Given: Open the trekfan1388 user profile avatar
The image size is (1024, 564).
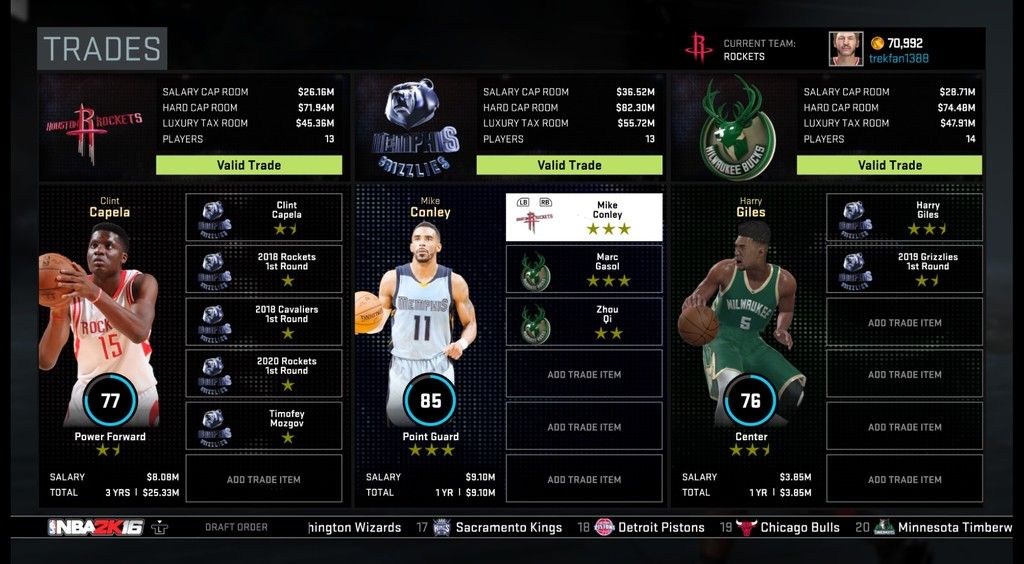Looking at the screenshot, I should tap(845, 49).
